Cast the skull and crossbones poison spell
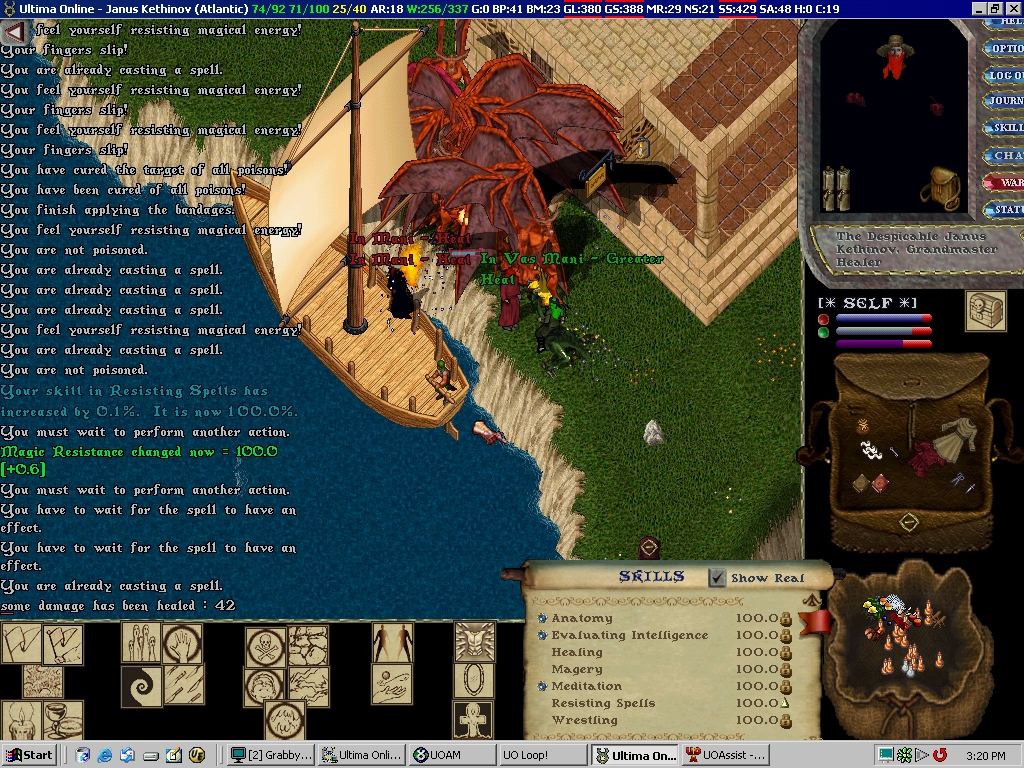 (x=266, y=647)
